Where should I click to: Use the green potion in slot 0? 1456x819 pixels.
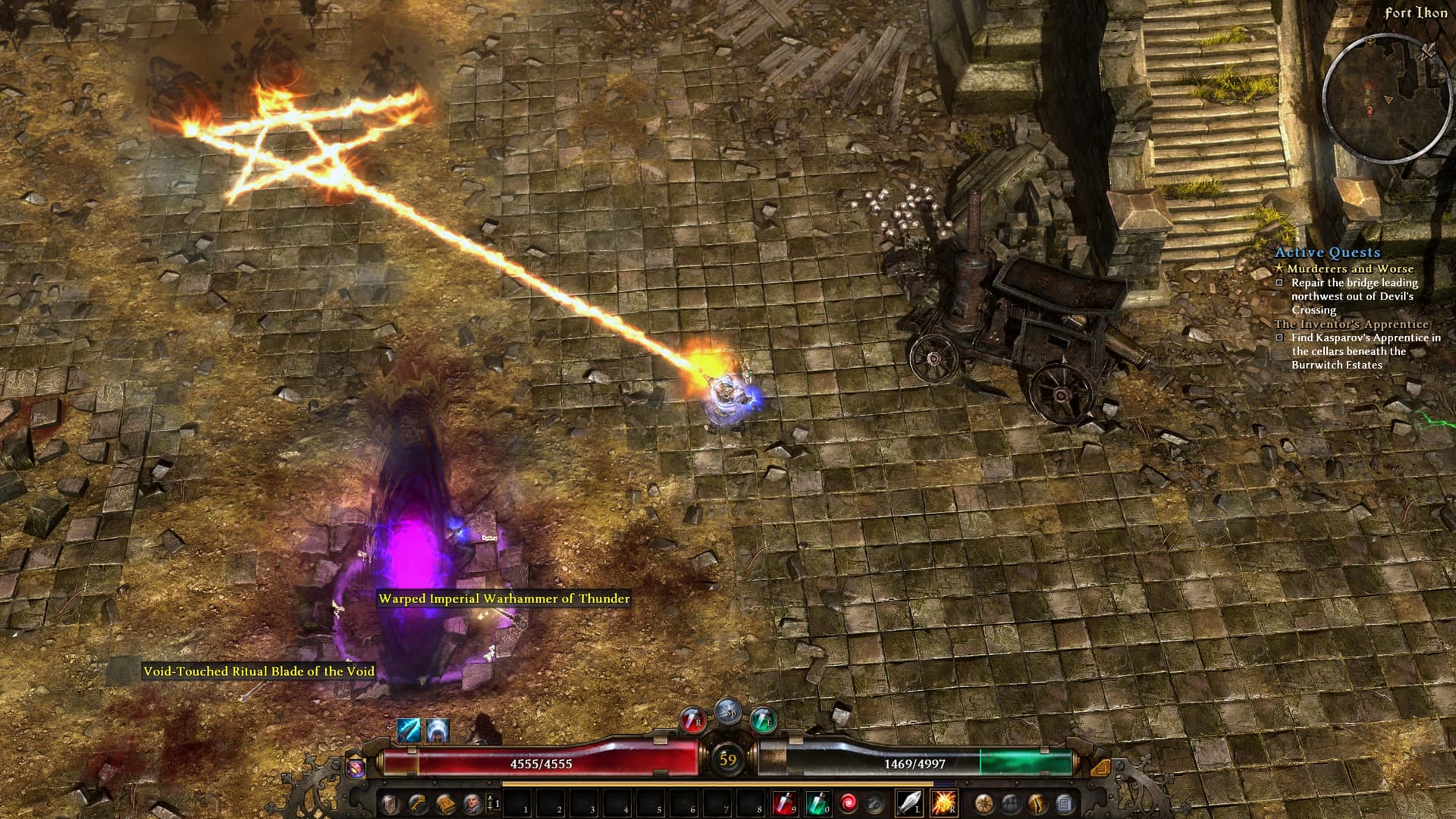click(817, 802)
